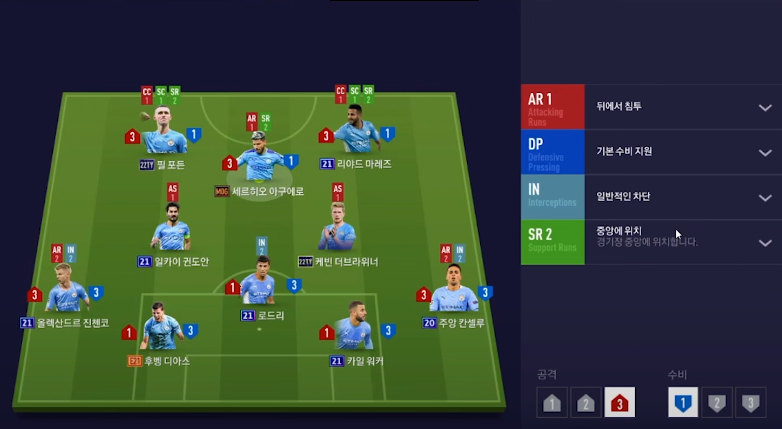The height and width of the screenshot is (429, 782).
Task: Select attack level 3
Action: tap(620, 403)
